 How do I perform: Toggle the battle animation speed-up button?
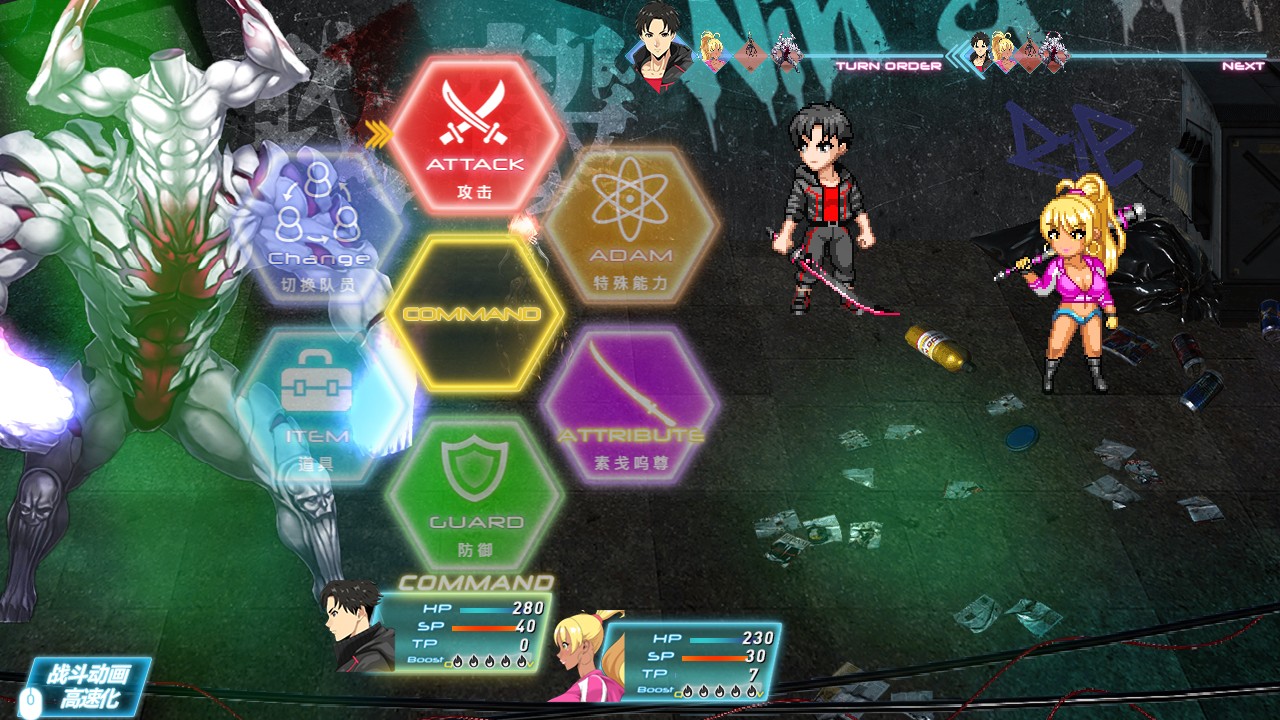click(x=88, y=686)
